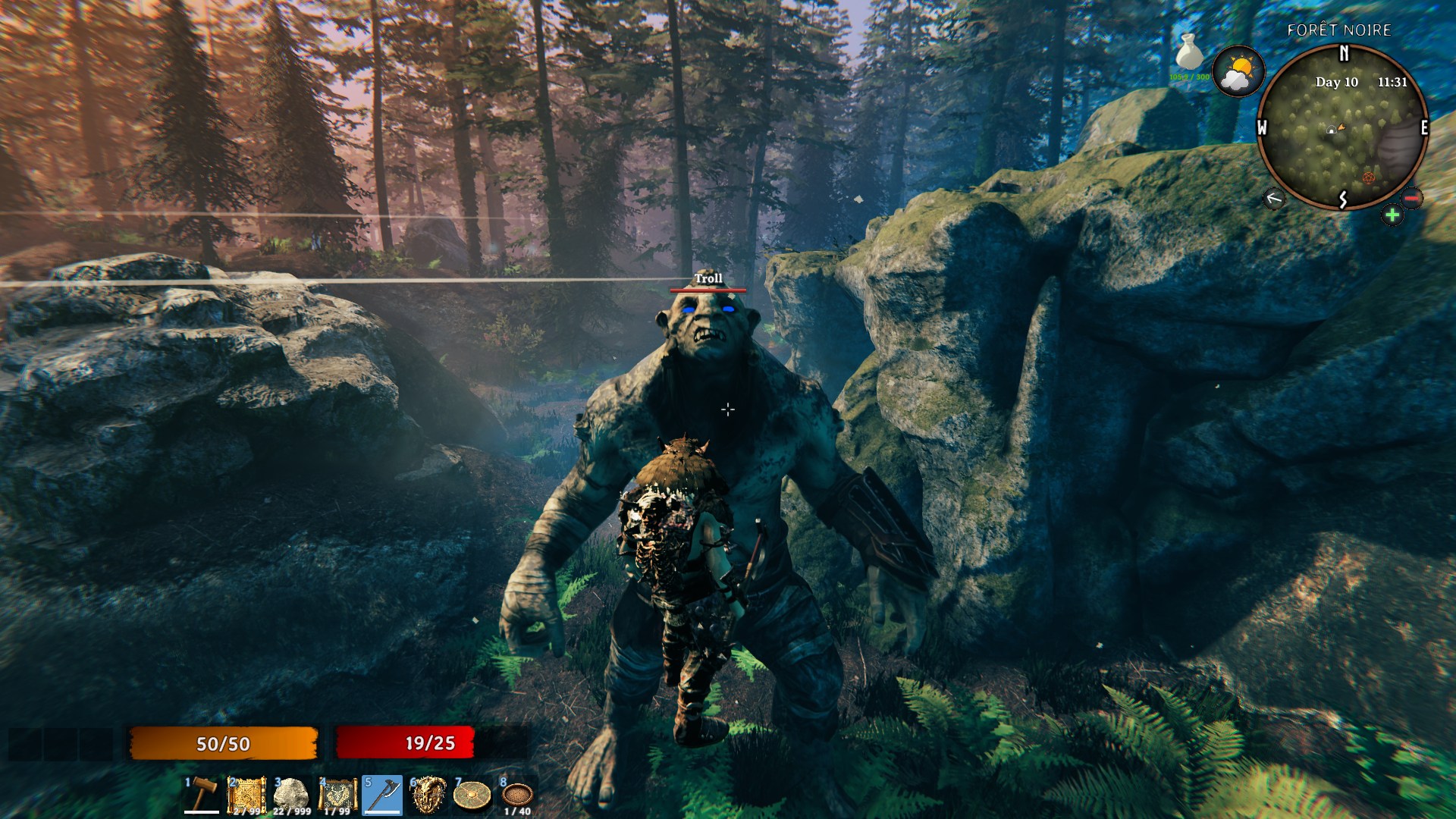Zoom in the minimap using the plus button
Screen dimensions: 1456x819
(1392, 214)
